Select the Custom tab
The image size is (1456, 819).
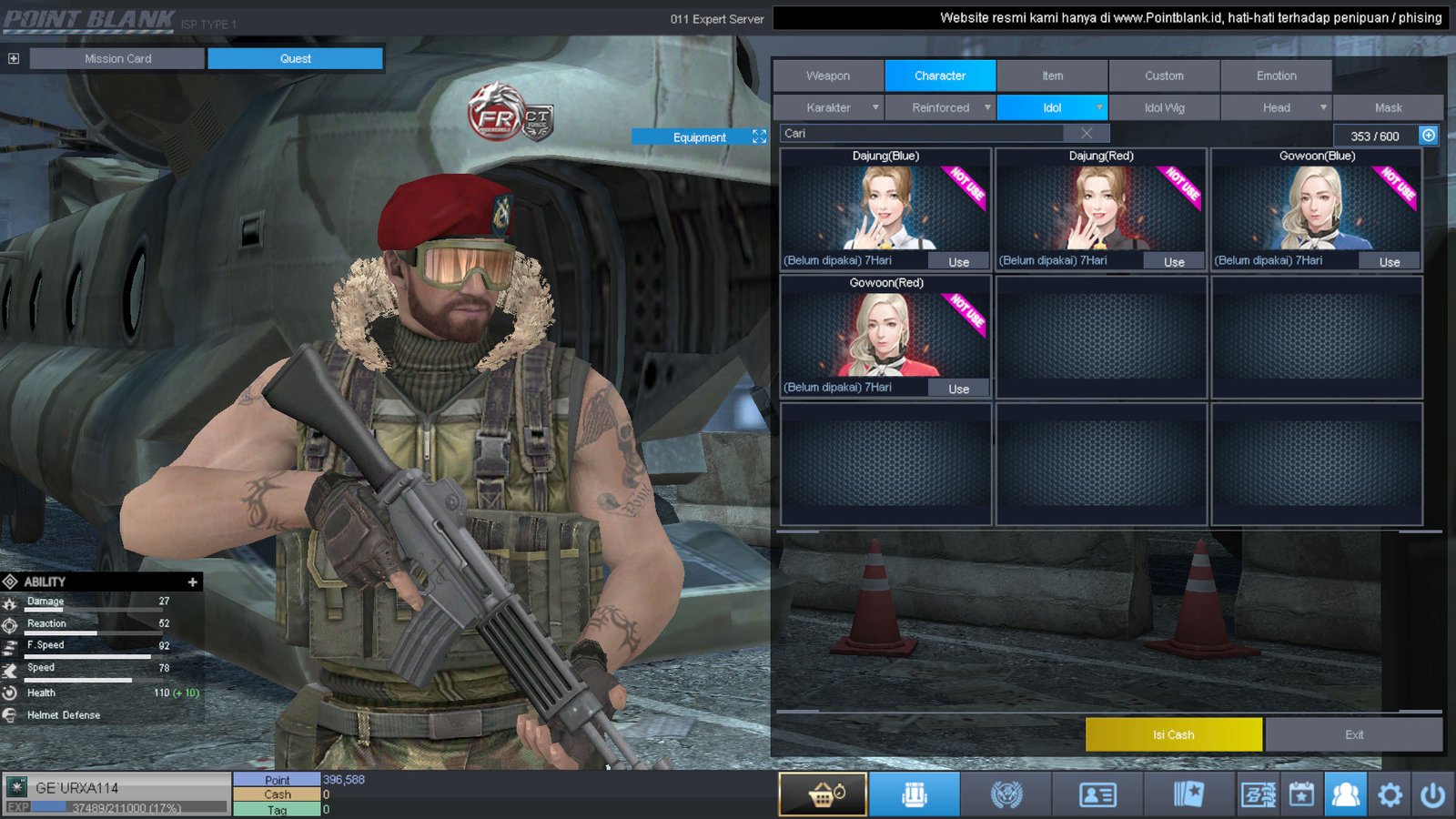pos(1164,76)
